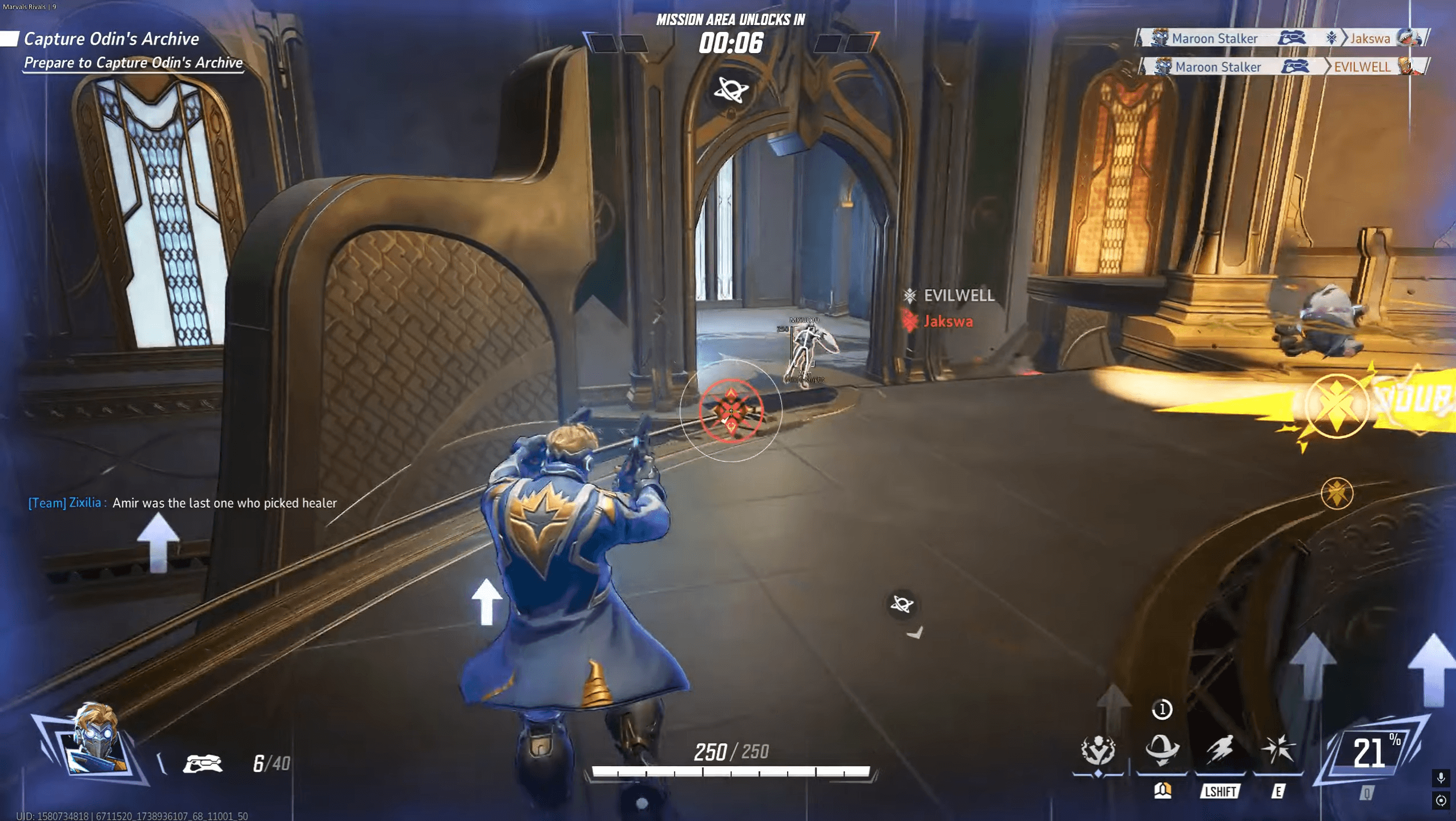Activate the rocket dash flight ability
The width and height of the screenshot is (1456, 821).
(1220, 750)
